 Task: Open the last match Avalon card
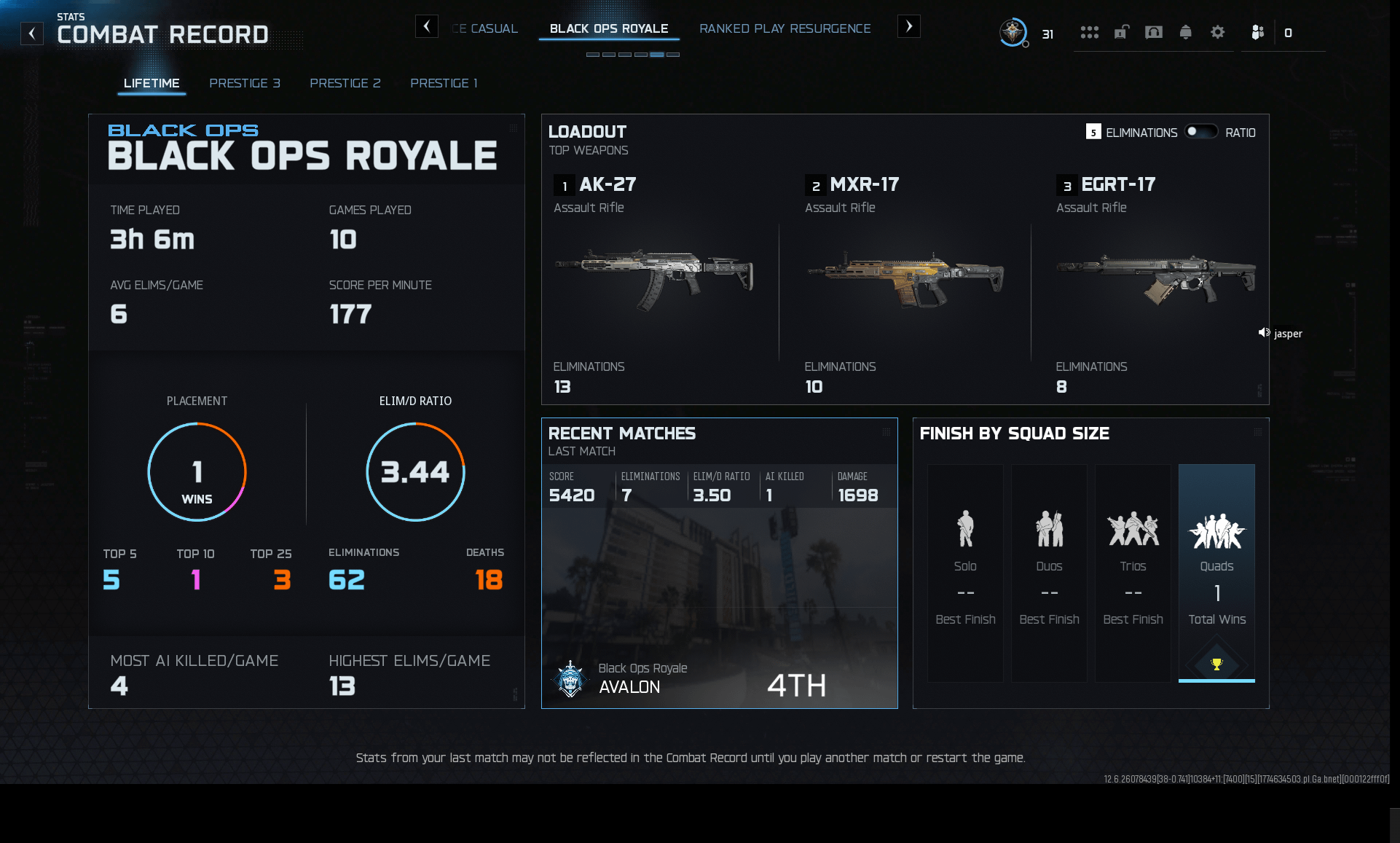coord(719,605)
